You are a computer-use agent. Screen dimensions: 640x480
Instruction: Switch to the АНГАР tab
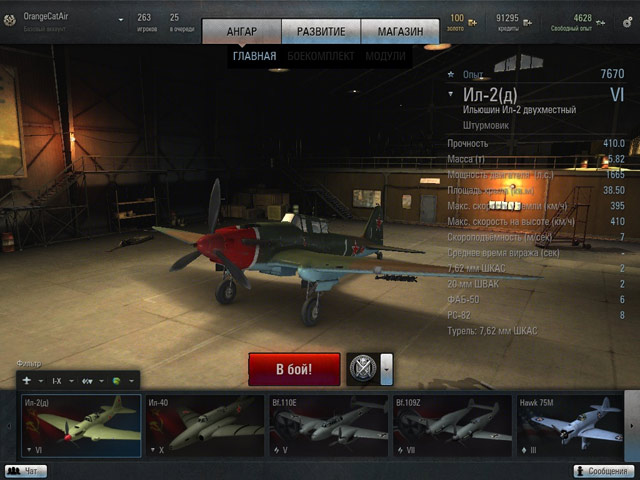tap(241, 32)
